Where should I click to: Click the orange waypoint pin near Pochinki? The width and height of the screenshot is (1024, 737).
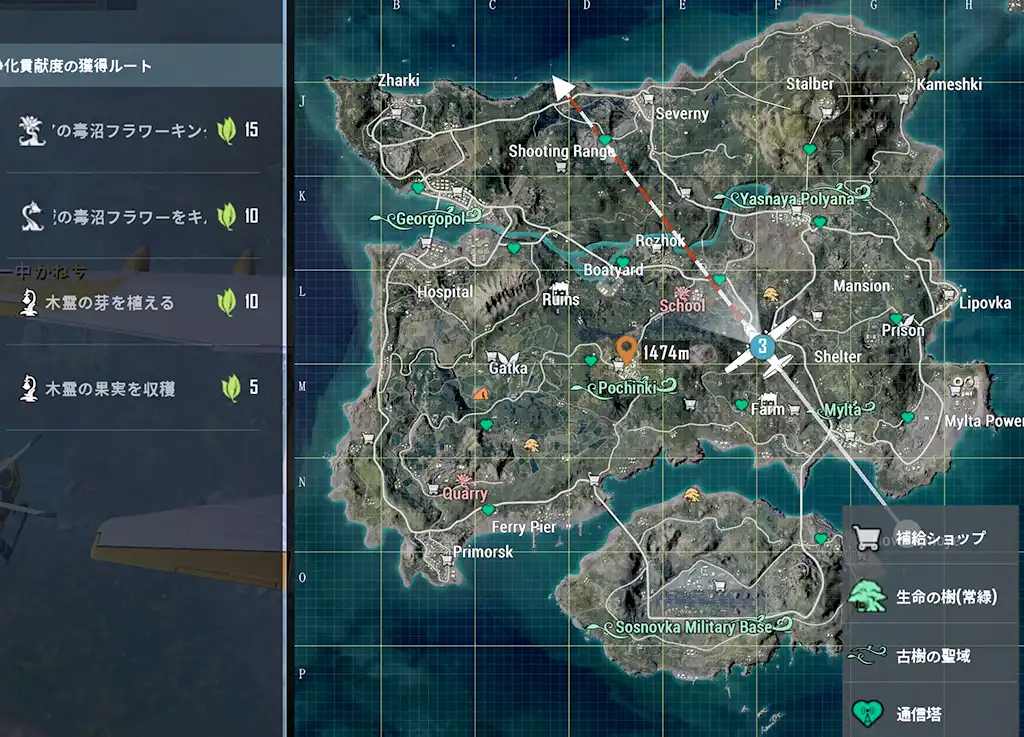point(627,349)
